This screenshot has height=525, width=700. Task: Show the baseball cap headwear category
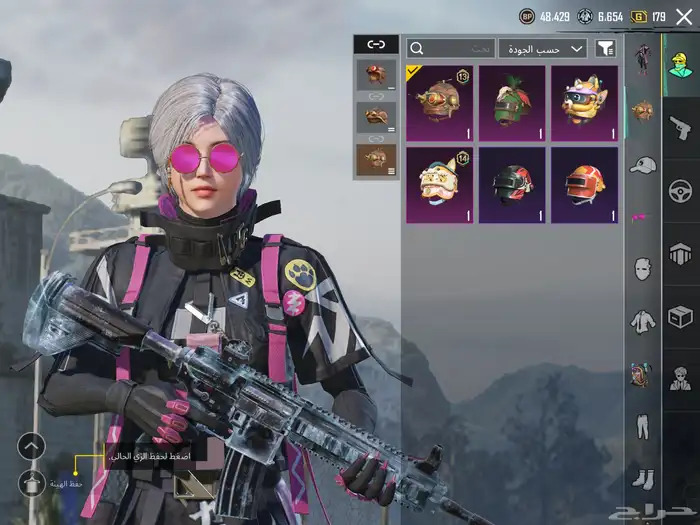(x=642, y=164)
